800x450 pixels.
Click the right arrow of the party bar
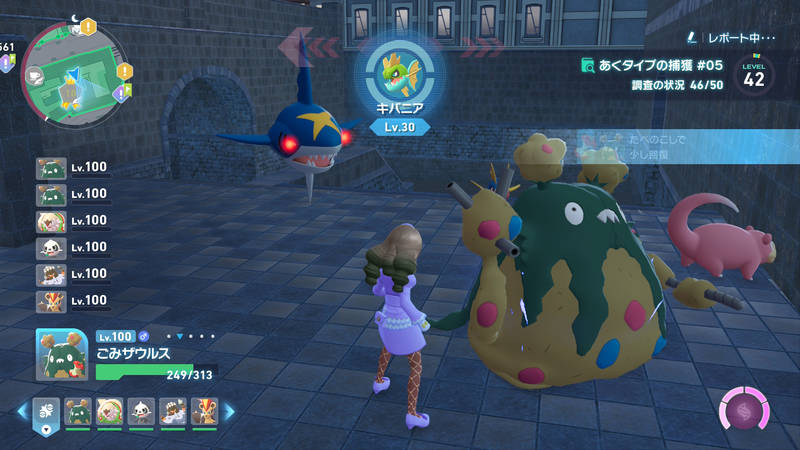[229, 410]
